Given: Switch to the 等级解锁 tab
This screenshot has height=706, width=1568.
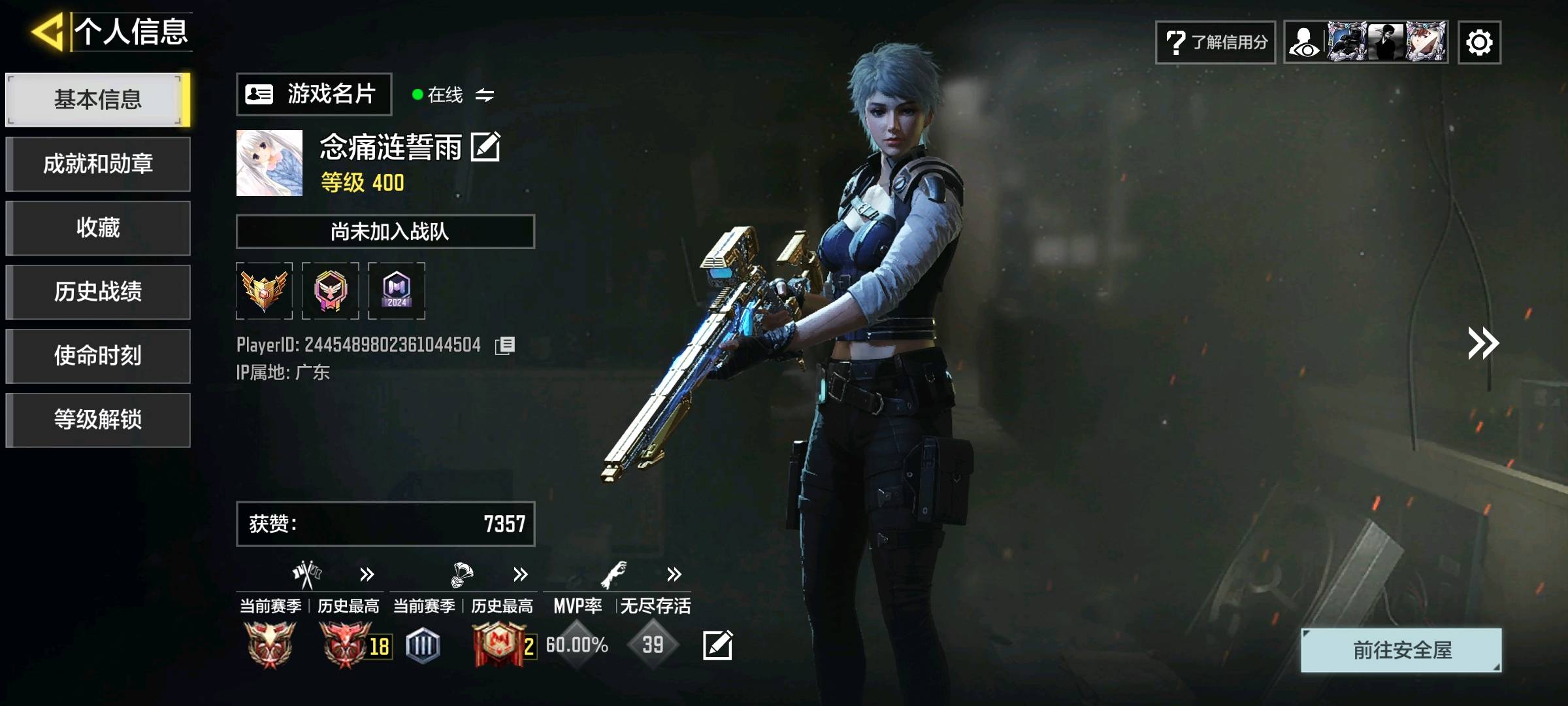Looking at the screenshot, I should [98, 420].
